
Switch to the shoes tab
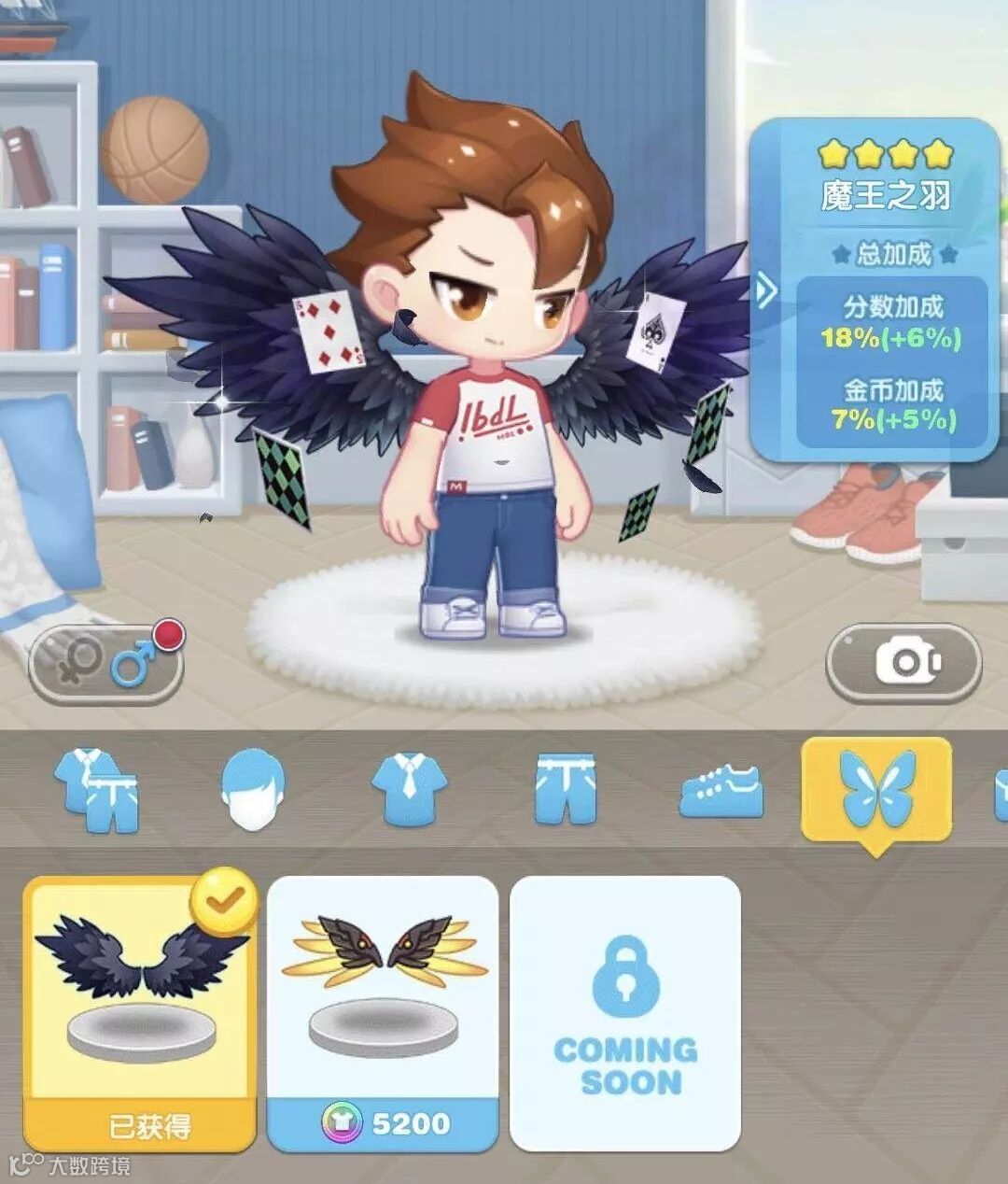point(721,789)
